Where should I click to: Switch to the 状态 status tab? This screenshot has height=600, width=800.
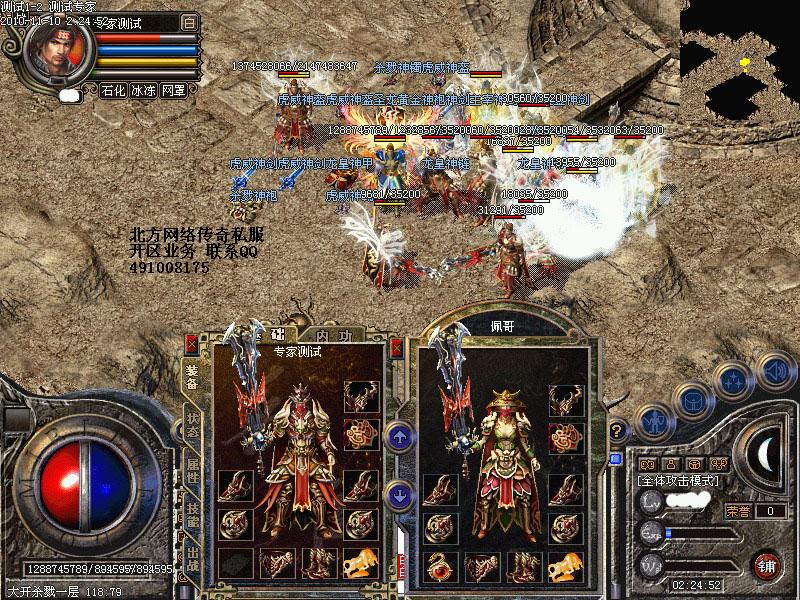pyautogui.click(x=191, y=425)
